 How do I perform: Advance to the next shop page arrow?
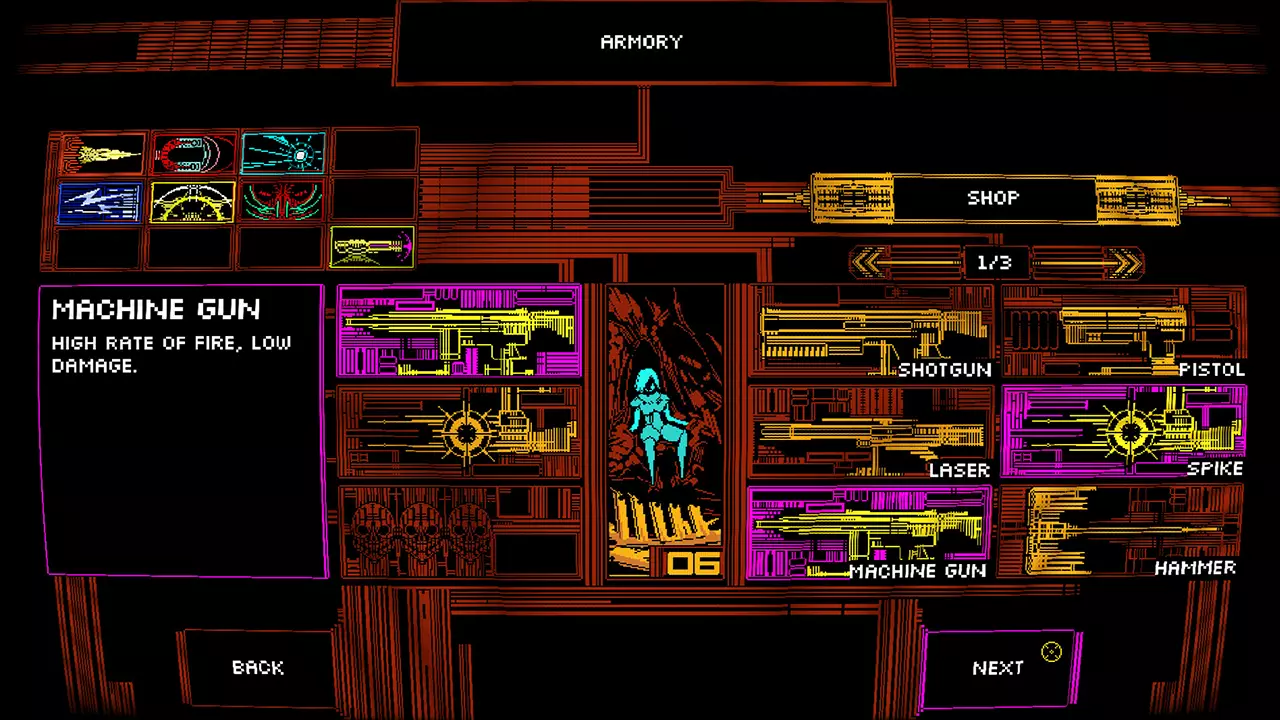[x=1124, y=263]
